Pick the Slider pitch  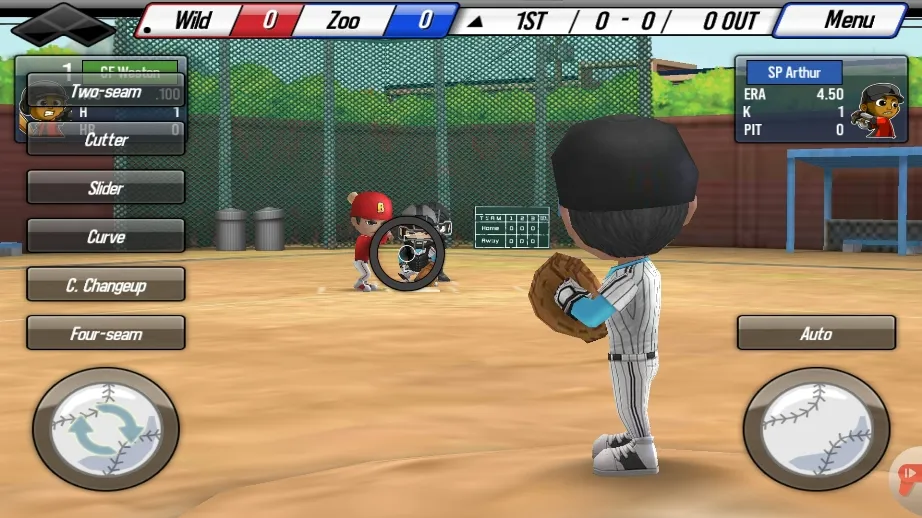pyautogui.click(x=106, y=188)
